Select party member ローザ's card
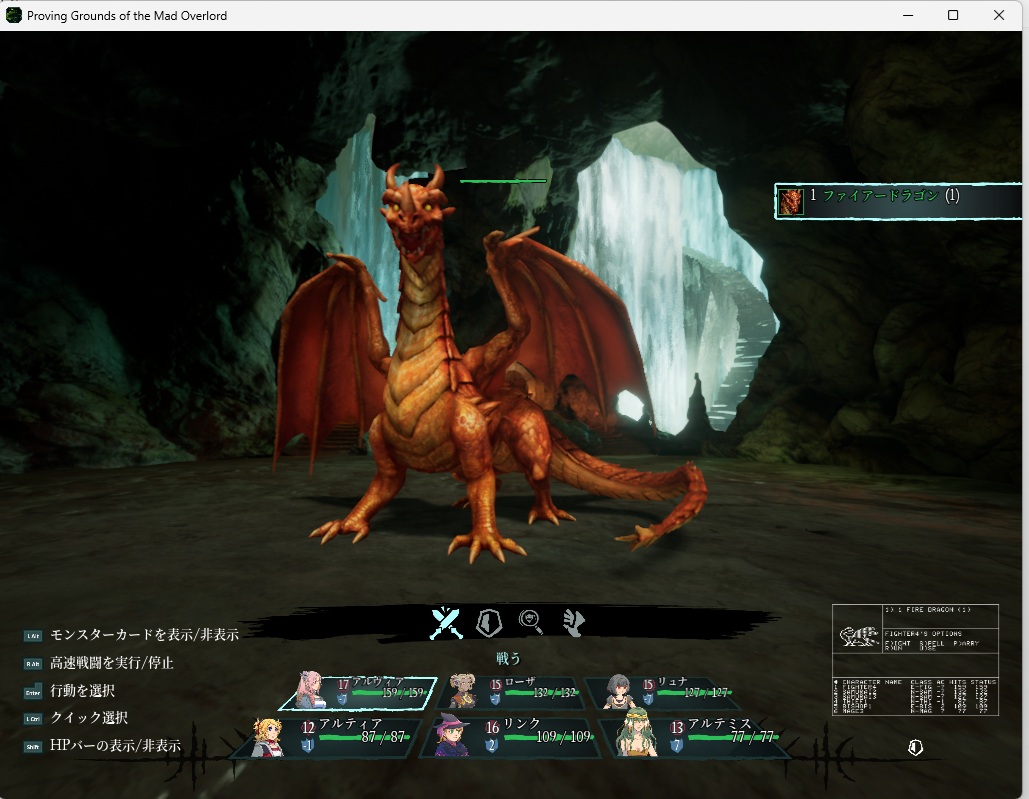 tap(510, 692)
